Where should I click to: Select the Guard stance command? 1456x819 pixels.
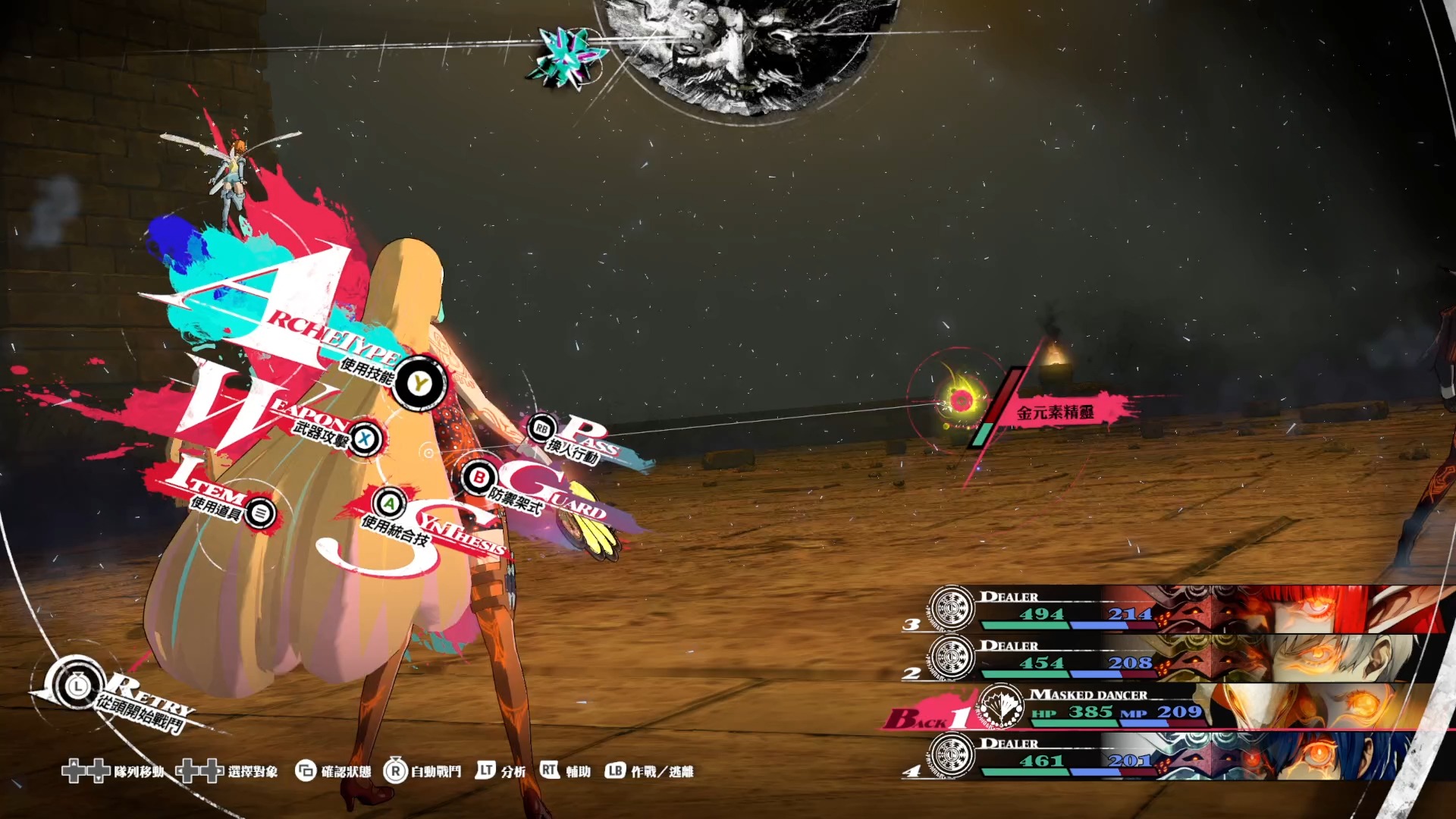[479, 479]
